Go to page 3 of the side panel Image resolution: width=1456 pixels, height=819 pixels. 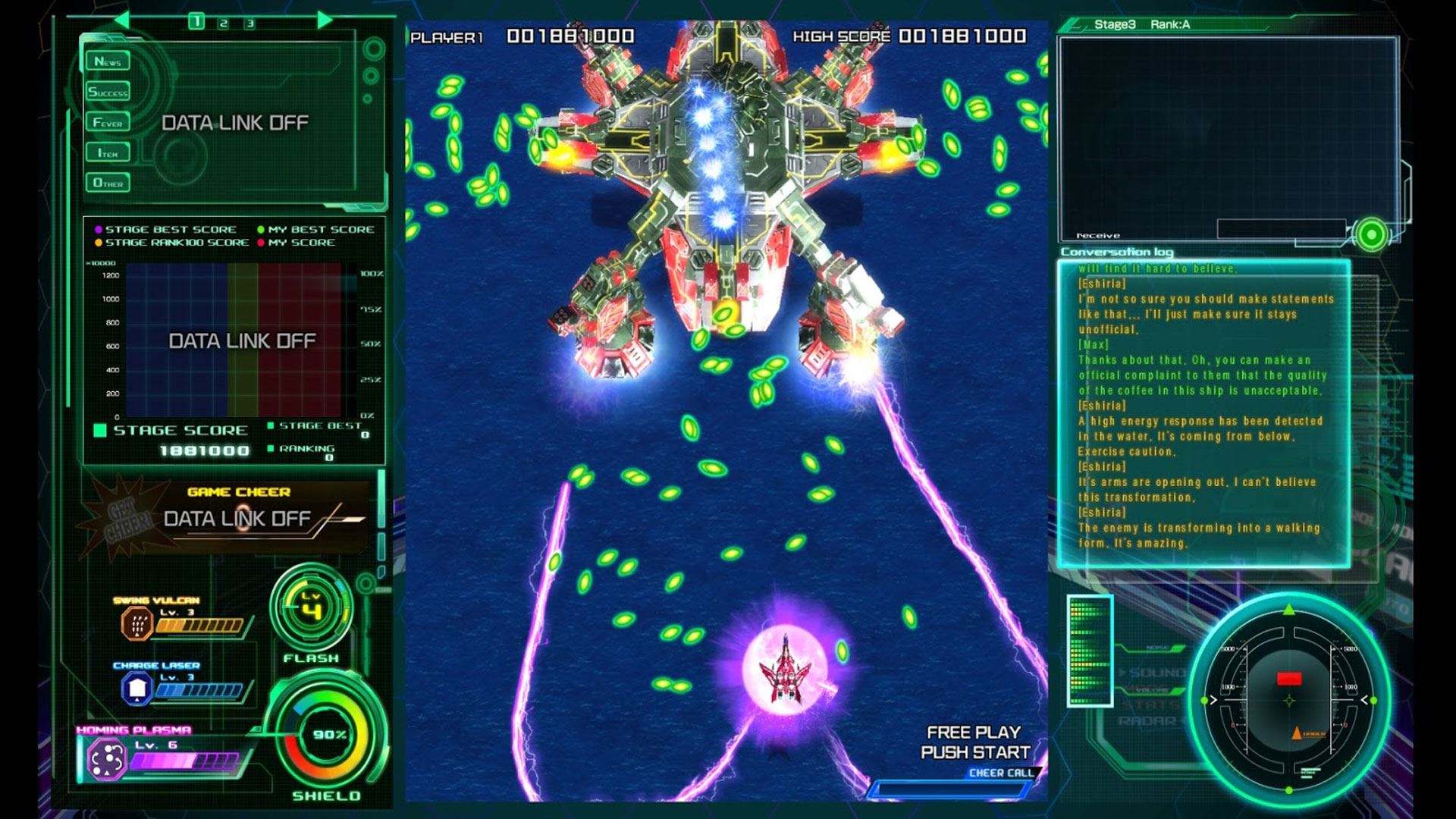coord(249,24)
